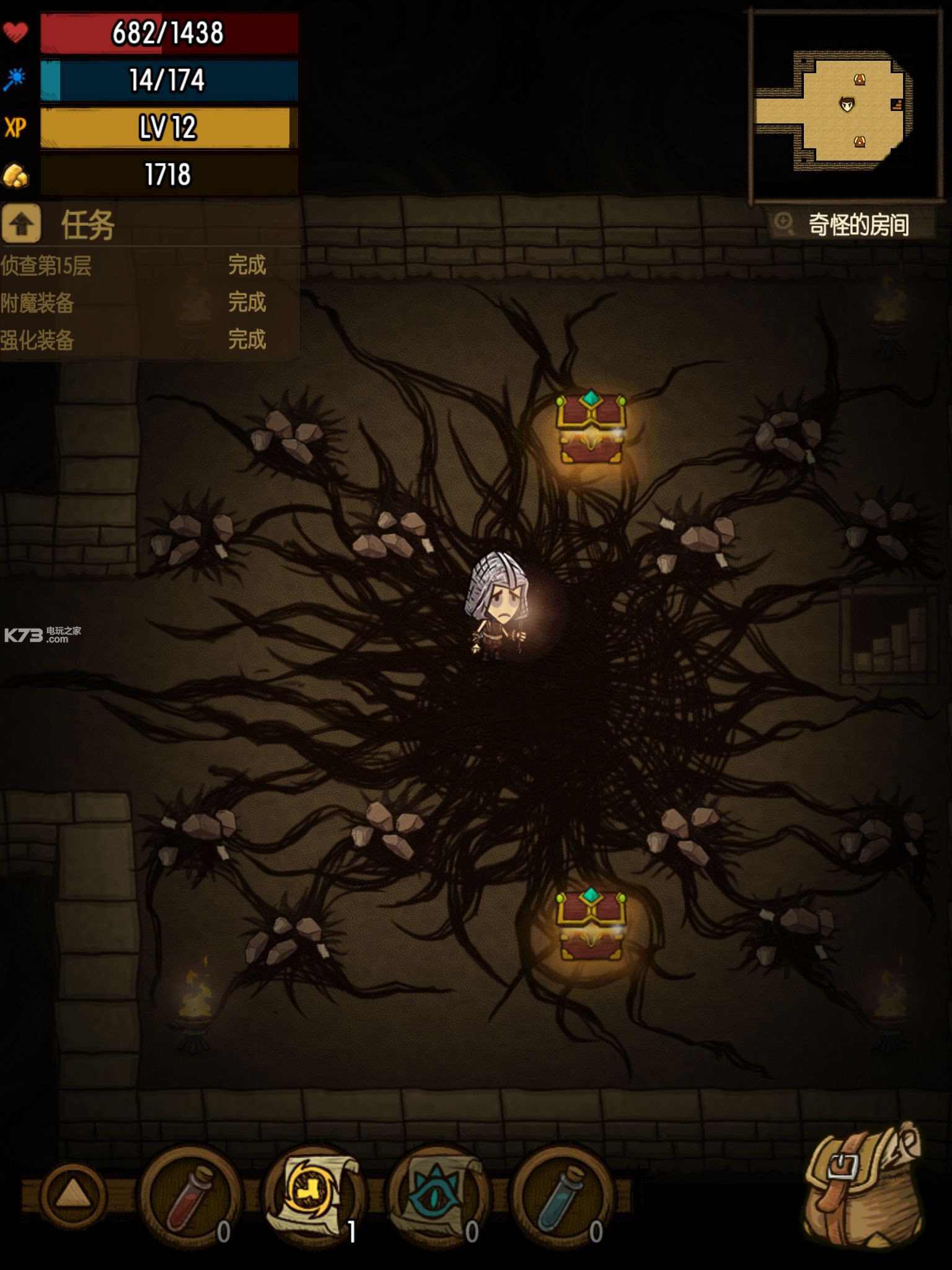Image resolution: width=952 pixels, height=1270 pixels.
Task: Select the 强化装备 quest entry
Action: (133, 340)
